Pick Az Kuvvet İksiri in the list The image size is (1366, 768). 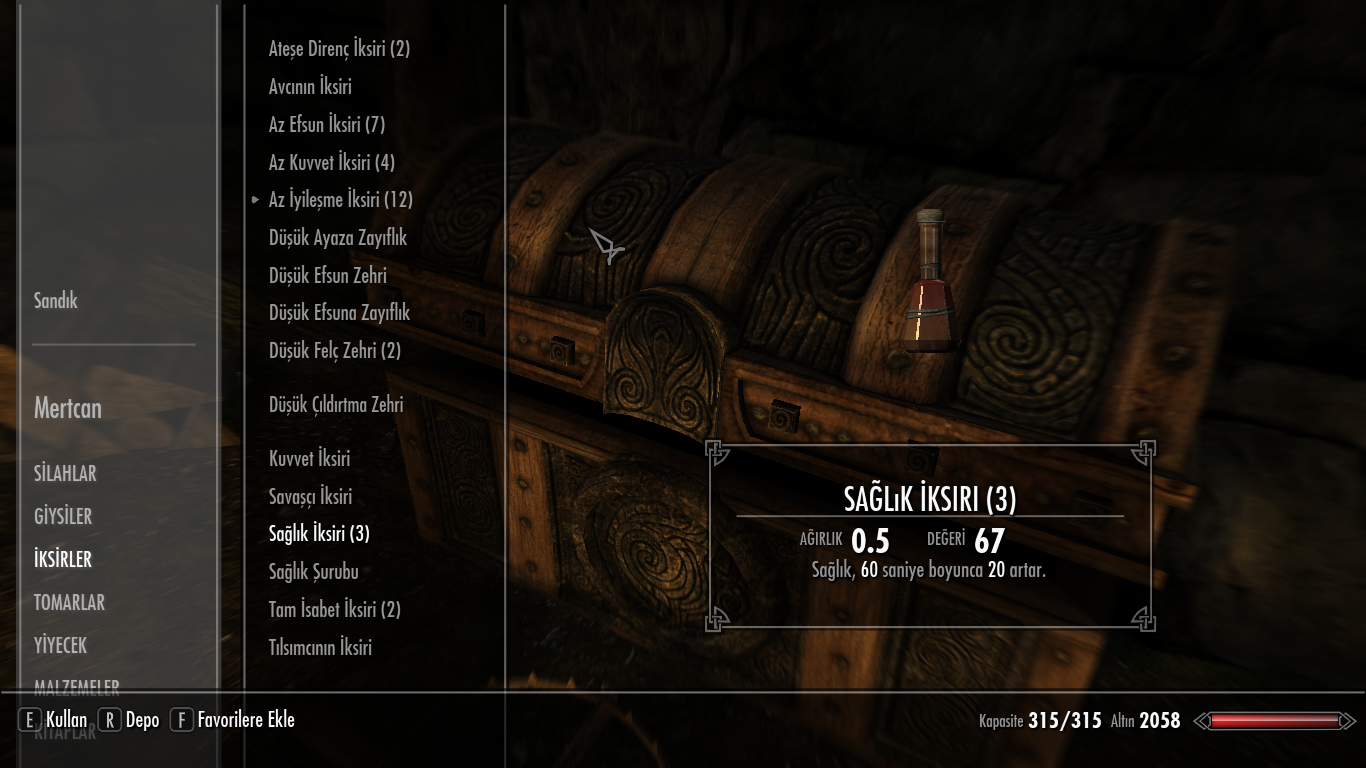(331, 163)
